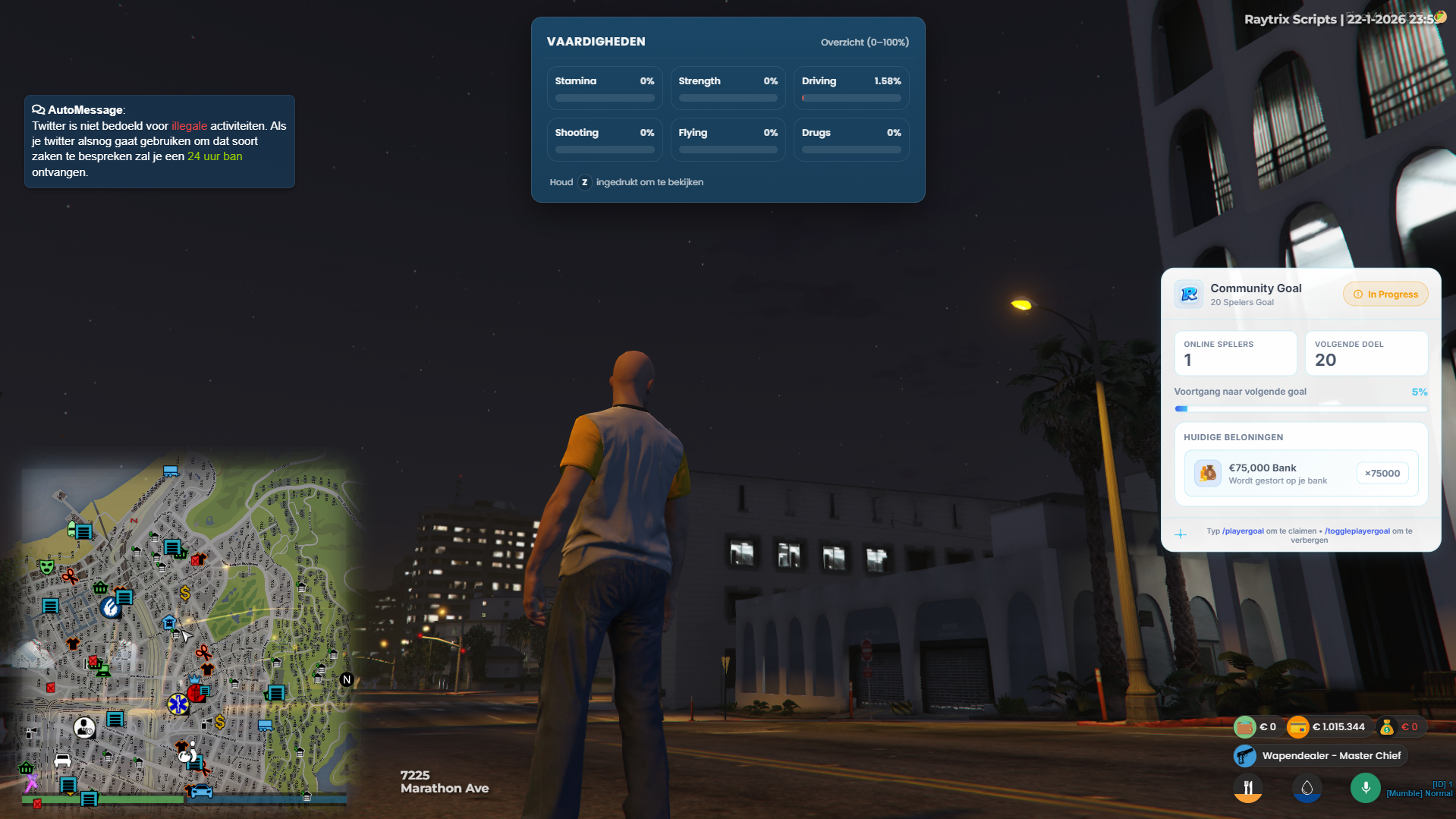Mute the green Mumble microphone
The image size is (1456, 819).
1366,788
